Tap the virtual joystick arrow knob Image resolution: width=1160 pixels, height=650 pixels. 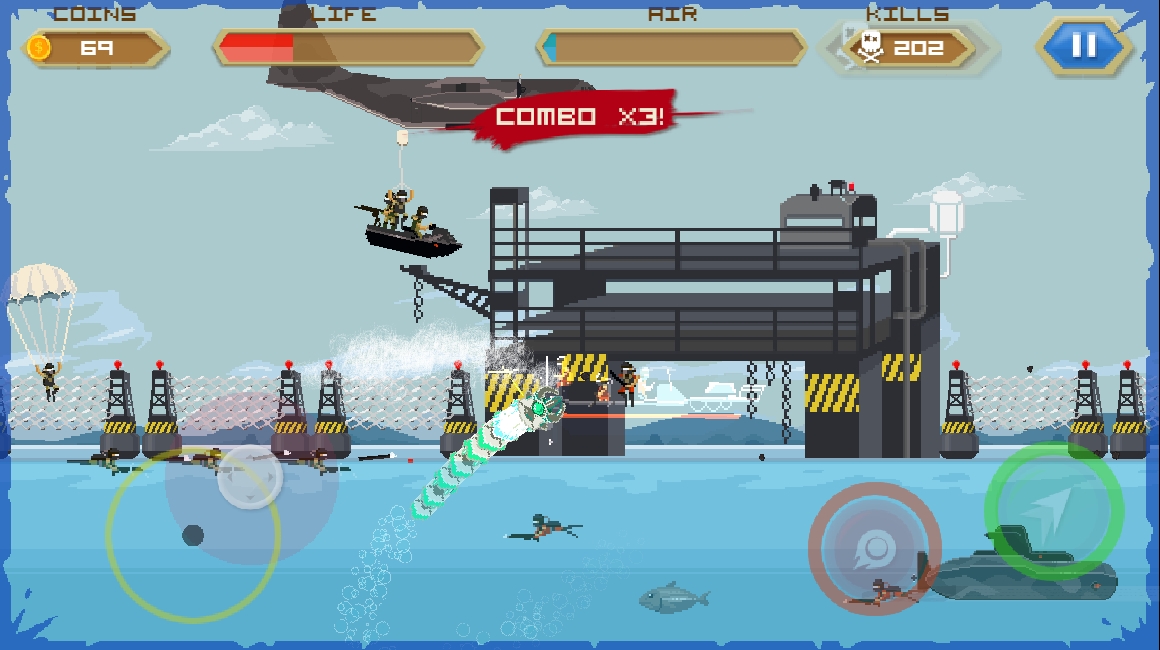249,479
